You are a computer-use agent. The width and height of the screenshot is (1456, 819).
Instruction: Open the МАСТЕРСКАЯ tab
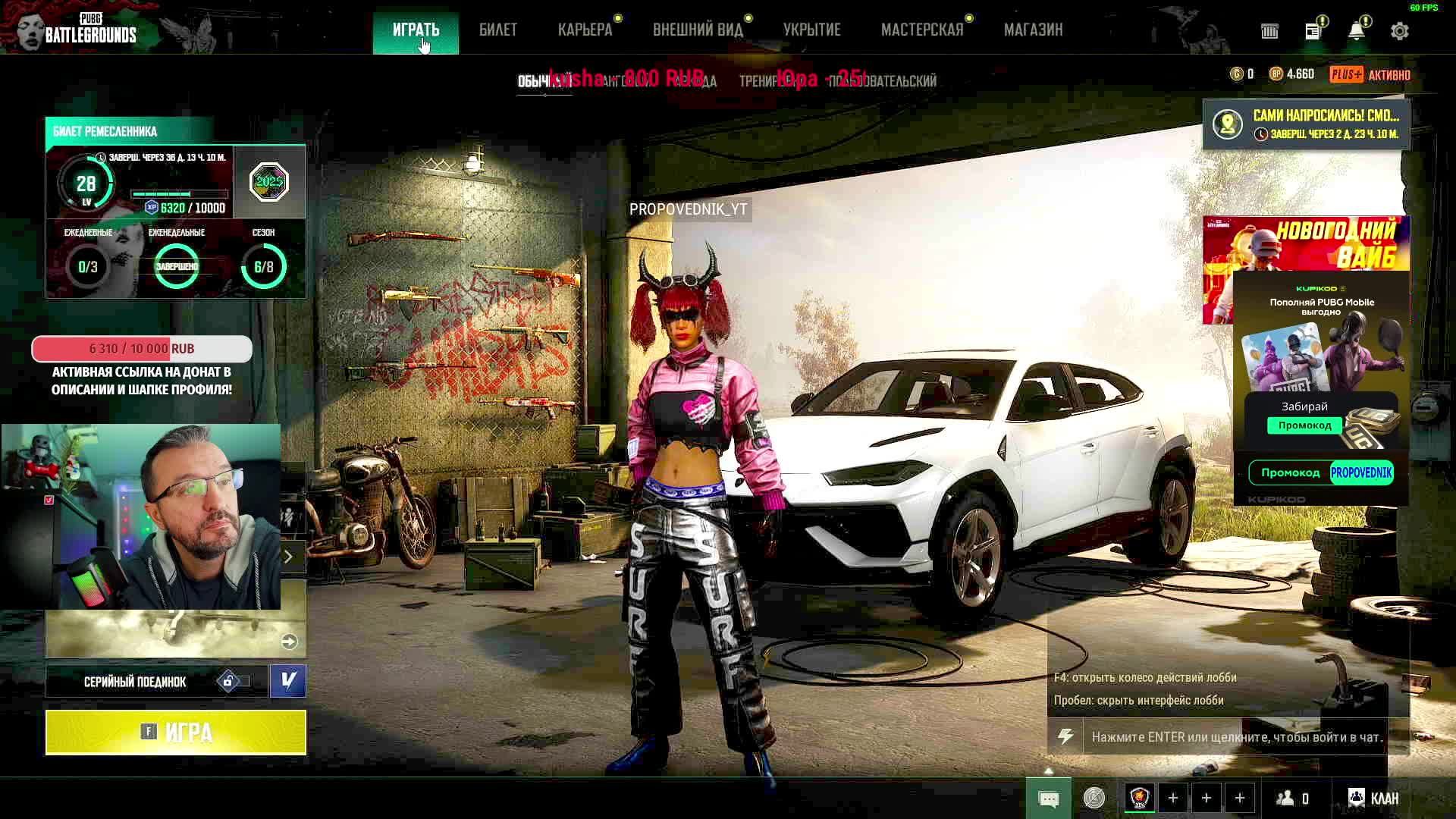point(921,30)
